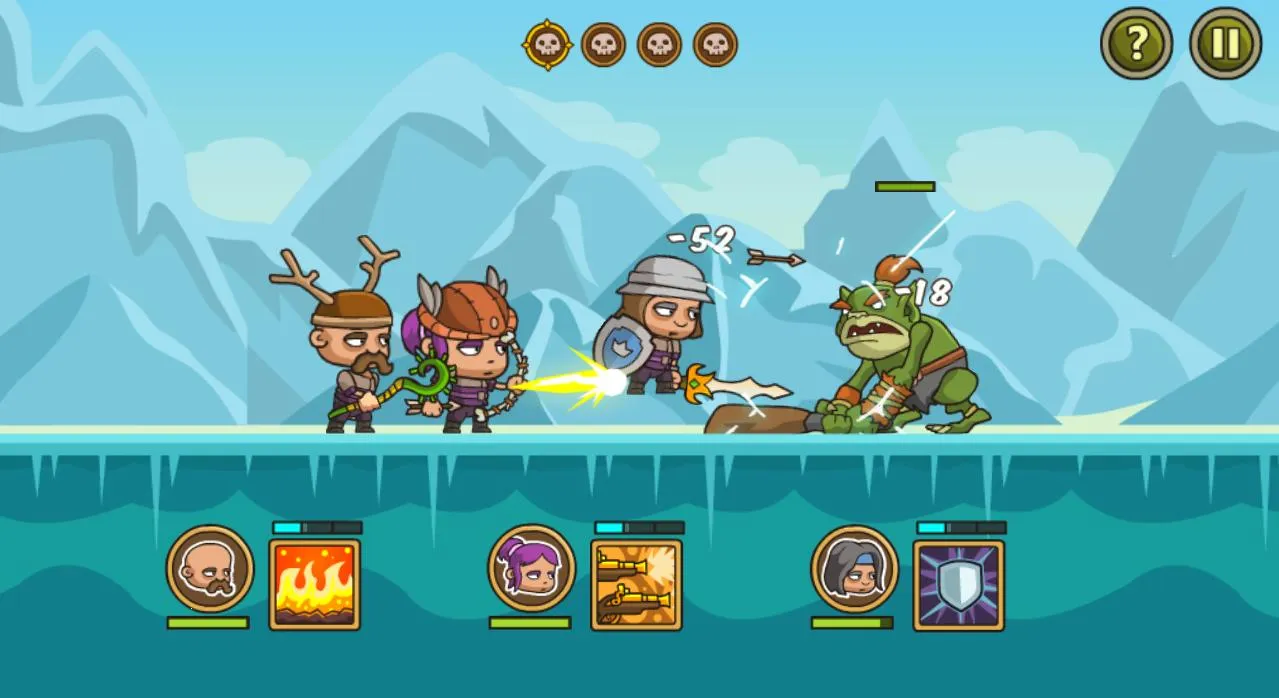Pause the game

(1225, 44)
